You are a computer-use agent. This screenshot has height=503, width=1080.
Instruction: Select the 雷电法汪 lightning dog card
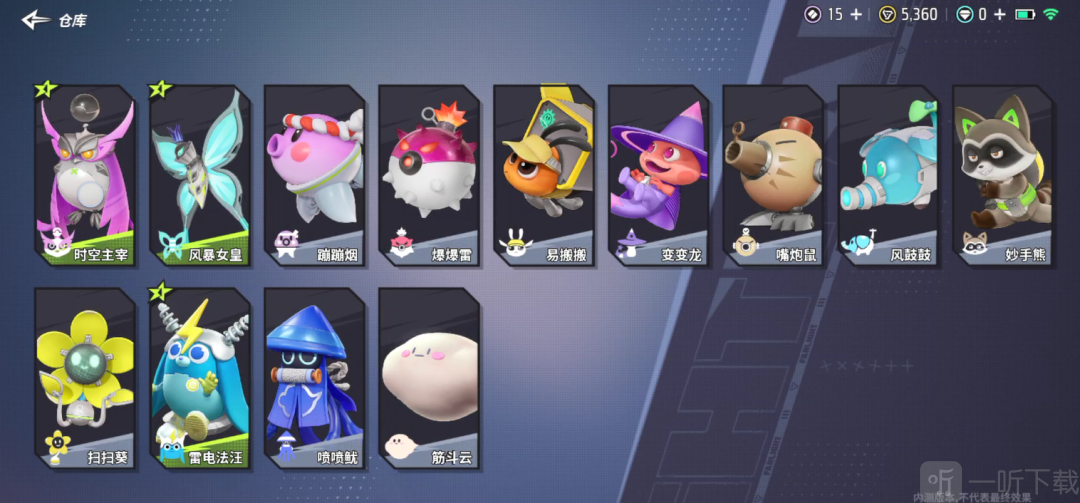click(199, 378)
